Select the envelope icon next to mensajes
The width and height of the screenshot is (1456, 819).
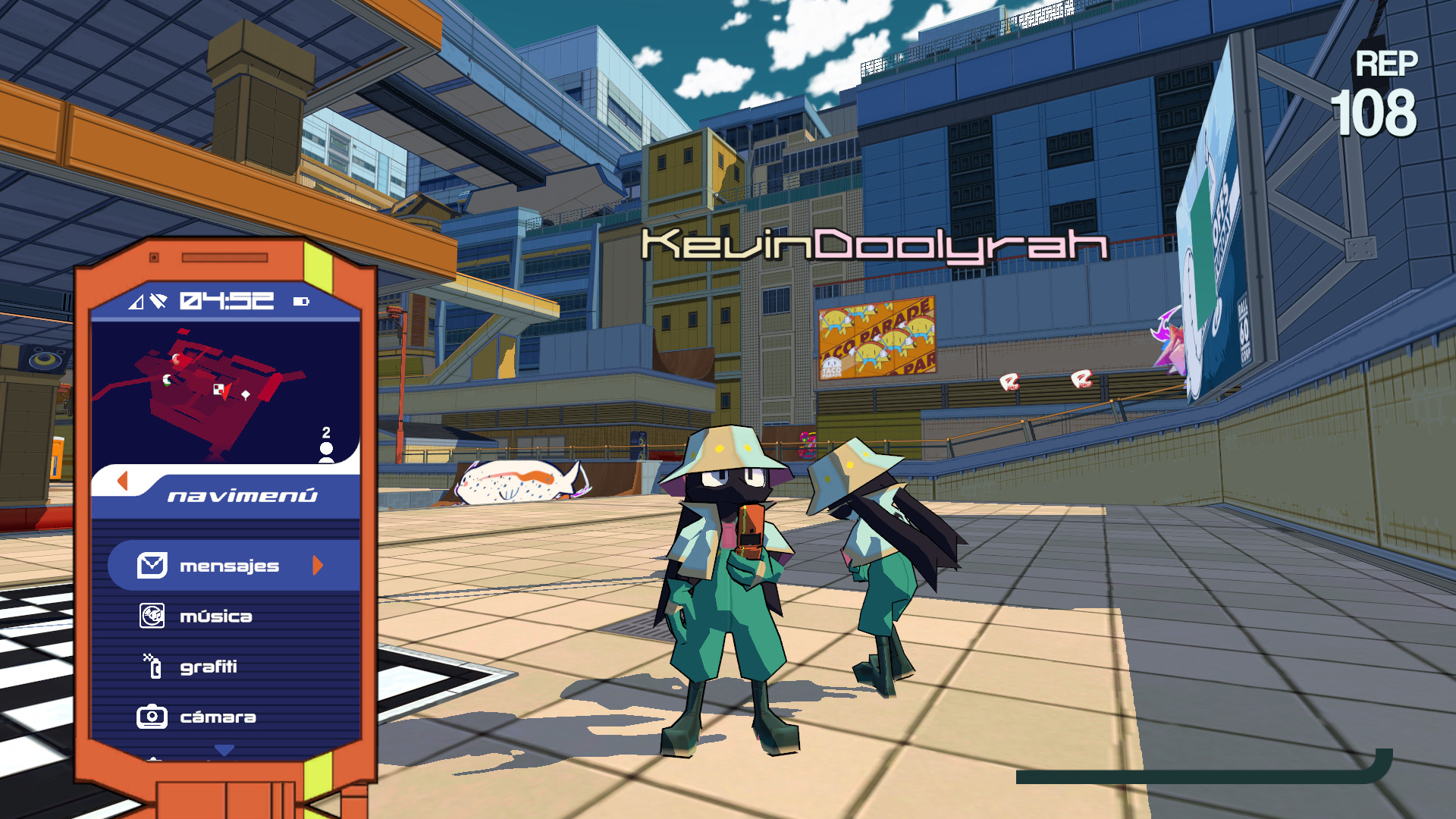(152, 565)
